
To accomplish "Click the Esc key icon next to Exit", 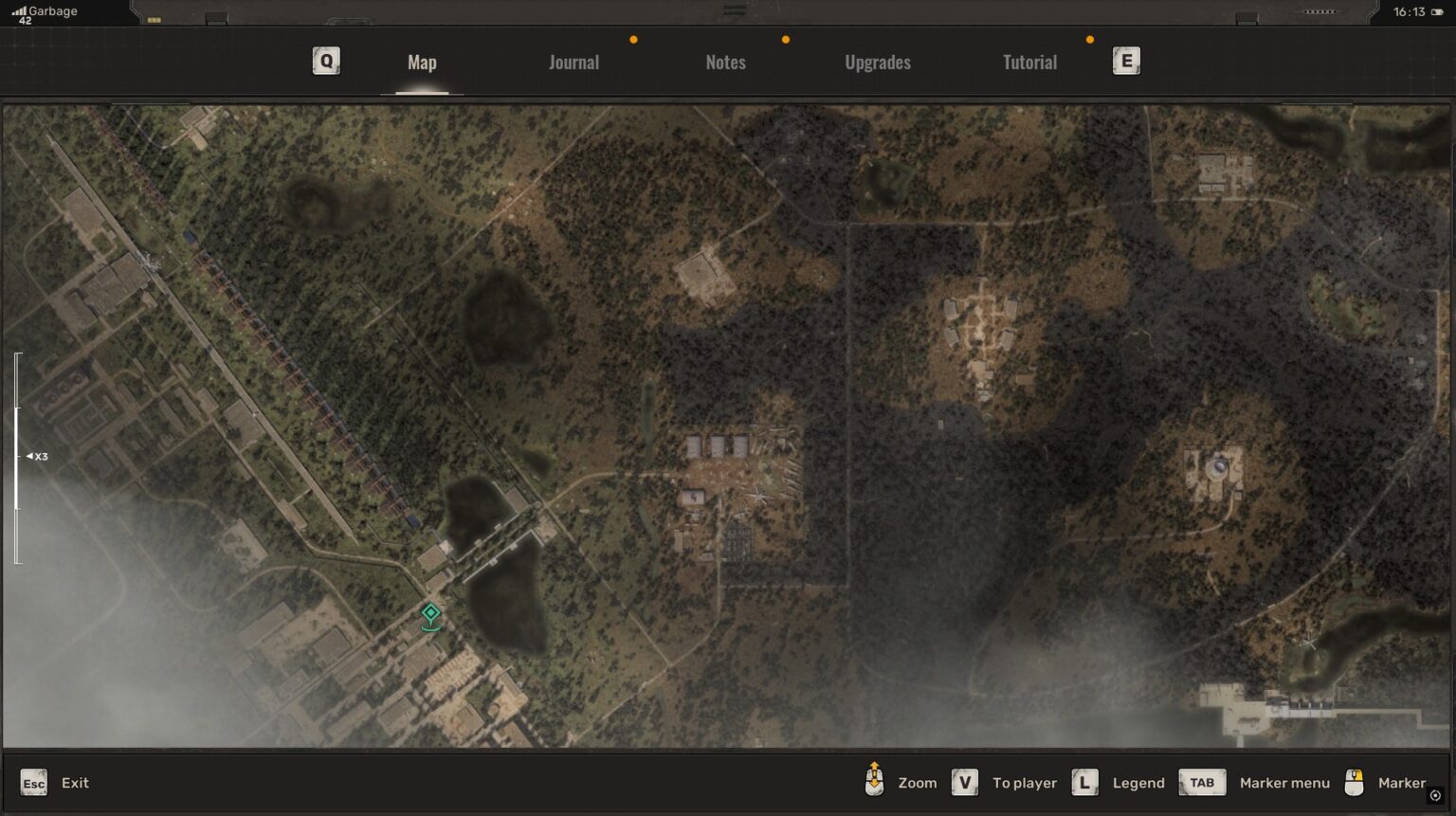I will click(34, 783).
